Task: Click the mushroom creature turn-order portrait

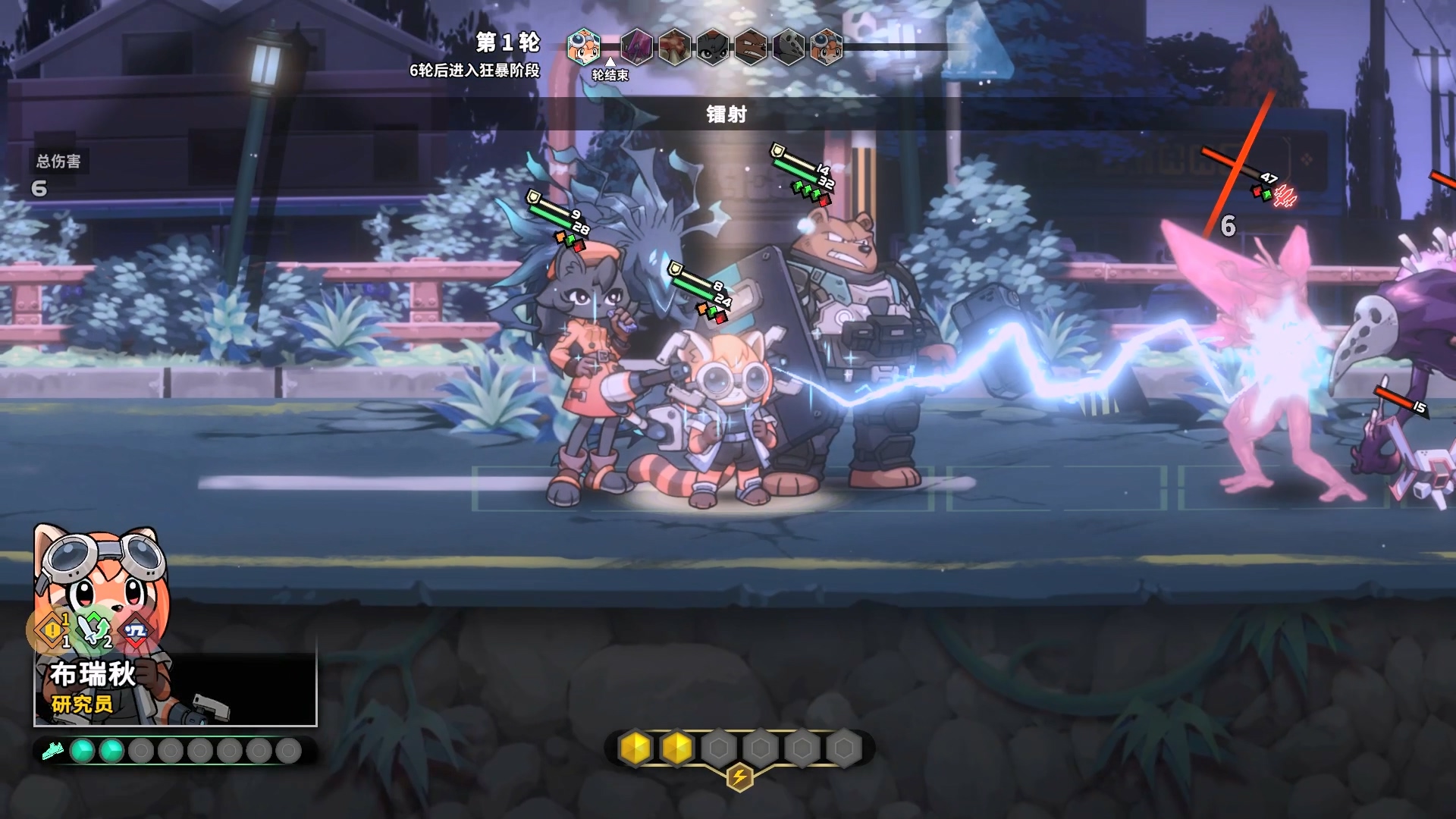Action: [x=674, y=46]
